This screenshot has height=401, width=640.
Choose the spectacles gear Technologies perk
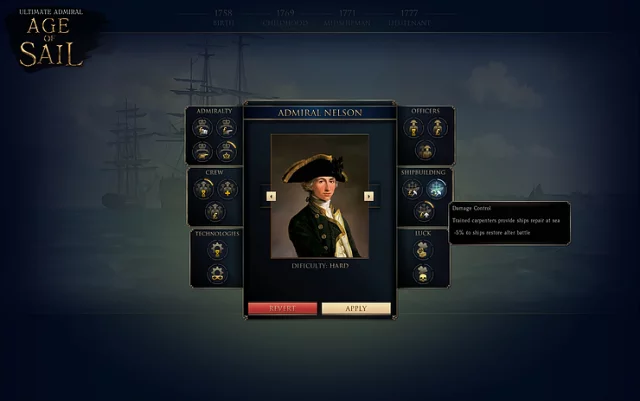pos(217,273)
